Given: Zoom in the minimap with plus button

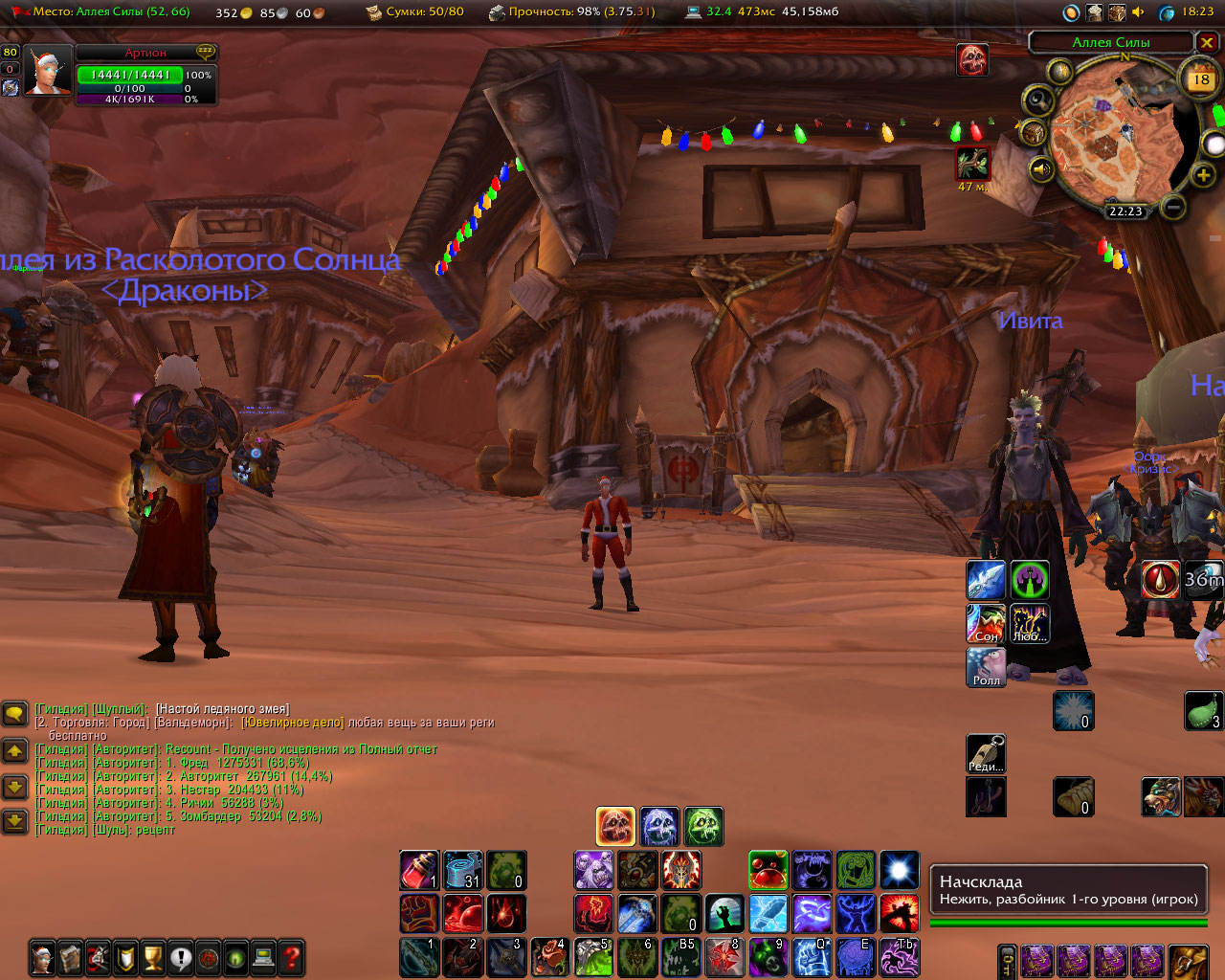Looking at the screenshot, I should tap(1203, 175).
